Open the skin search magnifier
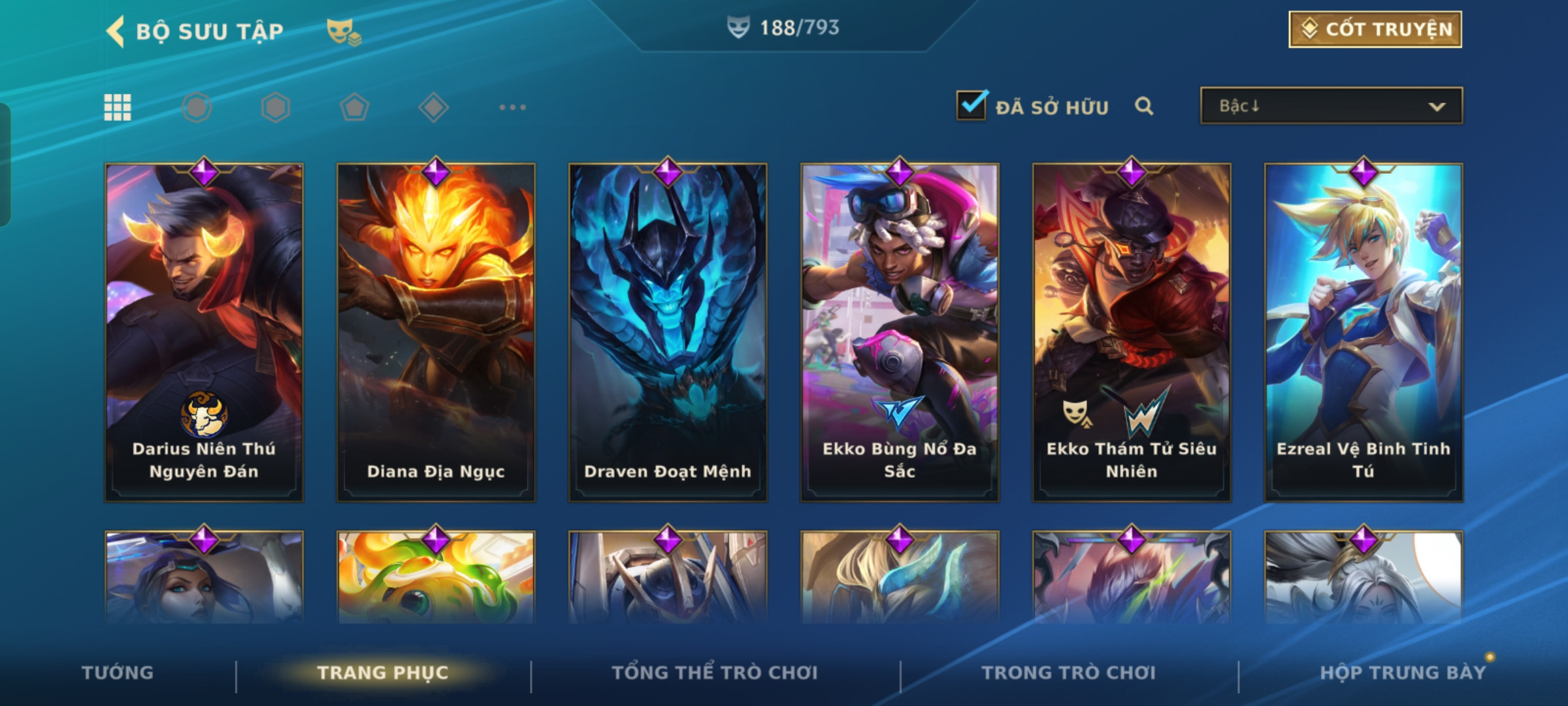The image size is (1568, 706). point(1143,106)
